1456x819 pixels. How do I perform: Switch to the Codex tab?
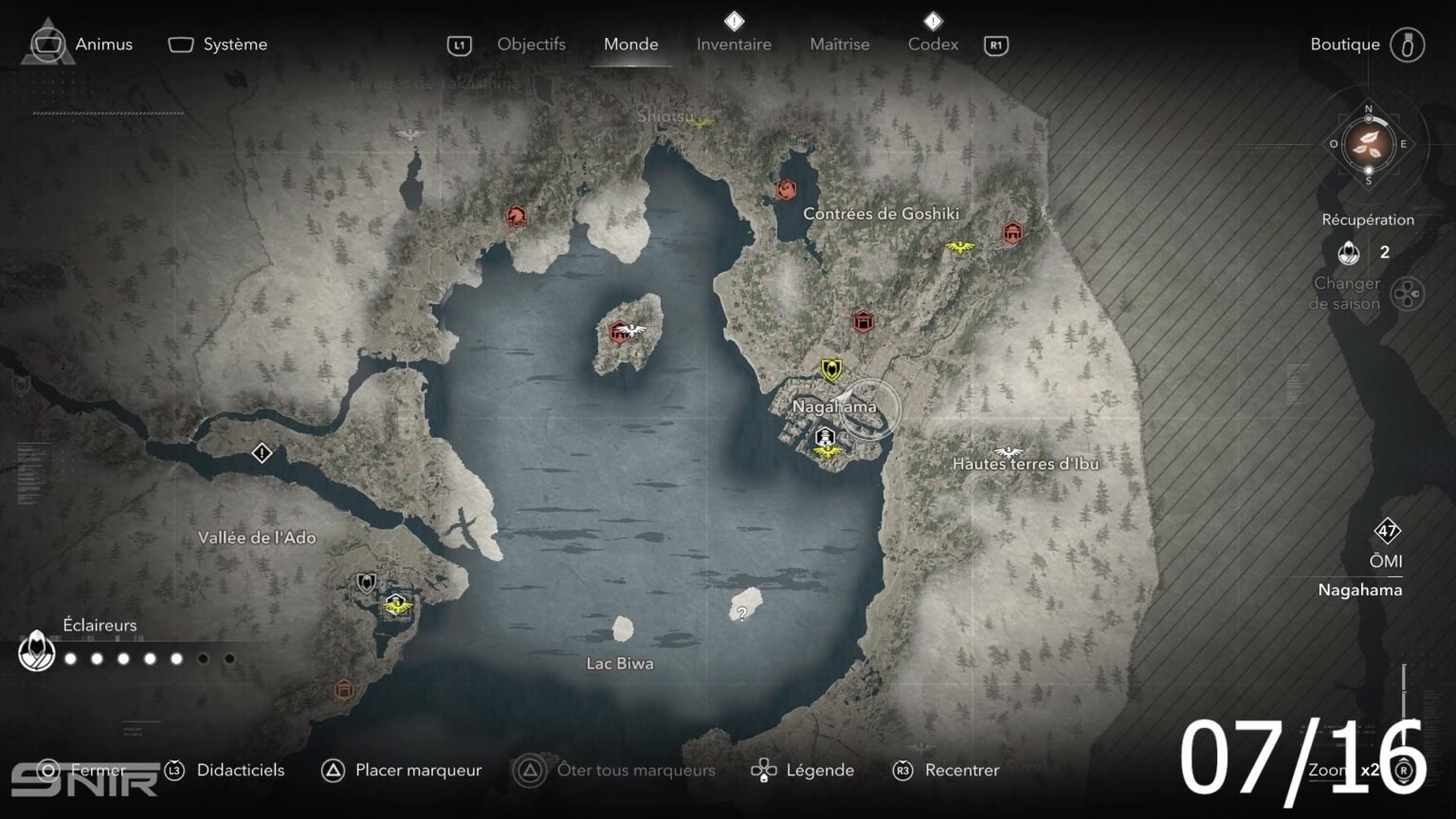coord(933,44)
